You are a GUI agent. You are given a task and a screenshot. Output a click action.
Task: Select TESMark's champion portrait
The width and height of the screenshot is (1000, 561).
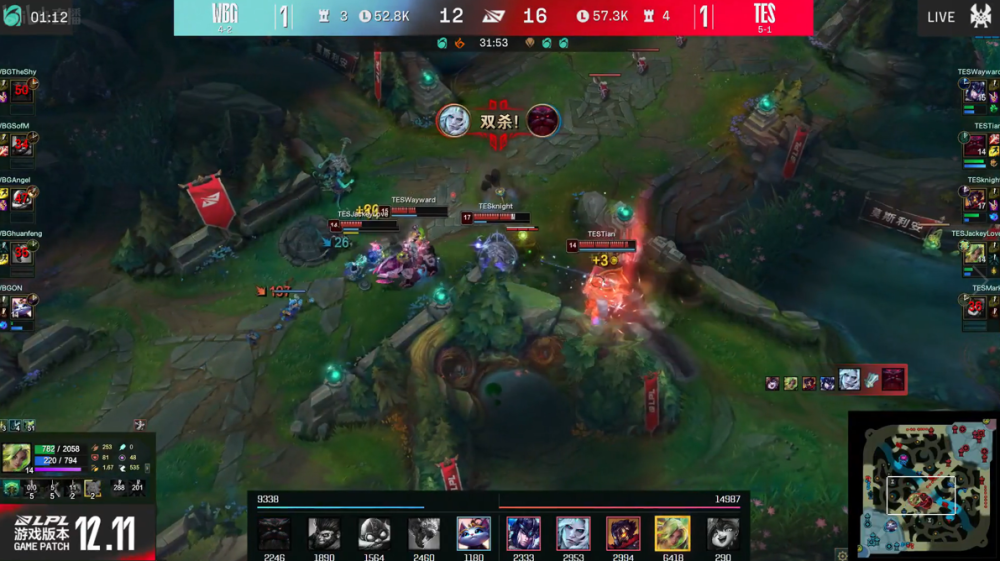point(975,308)
